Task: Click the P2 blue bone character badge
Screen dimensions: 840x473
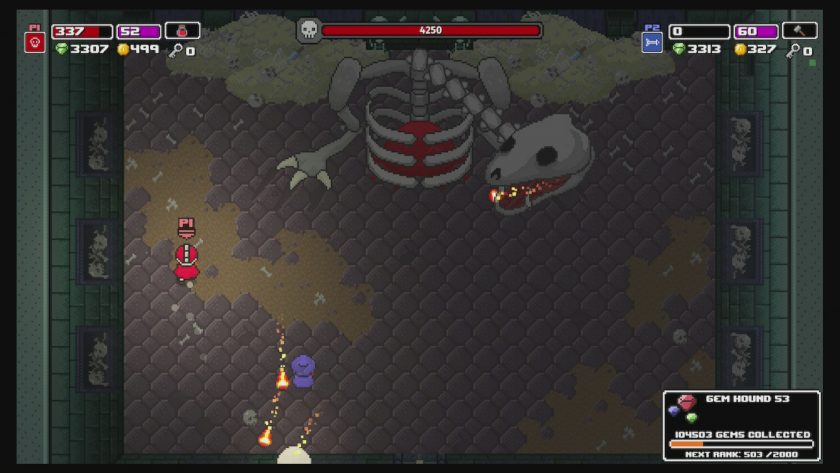Action: pyautogui.click(x=652, y=42)
